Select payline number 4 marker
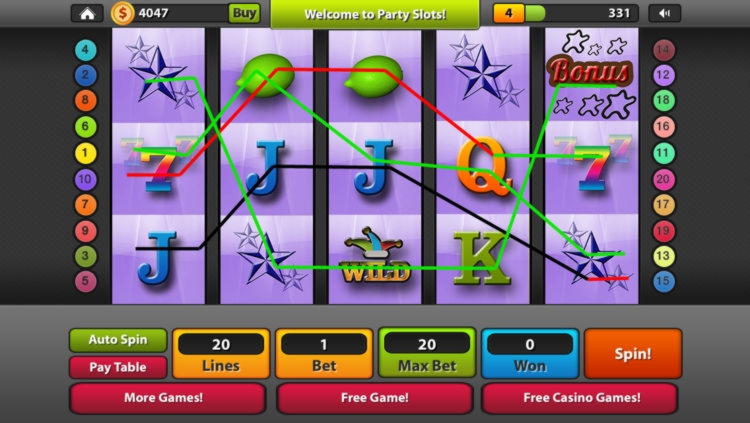Image resolution: width=750 pixels, height=423 pixels. (x=87, y=49)
